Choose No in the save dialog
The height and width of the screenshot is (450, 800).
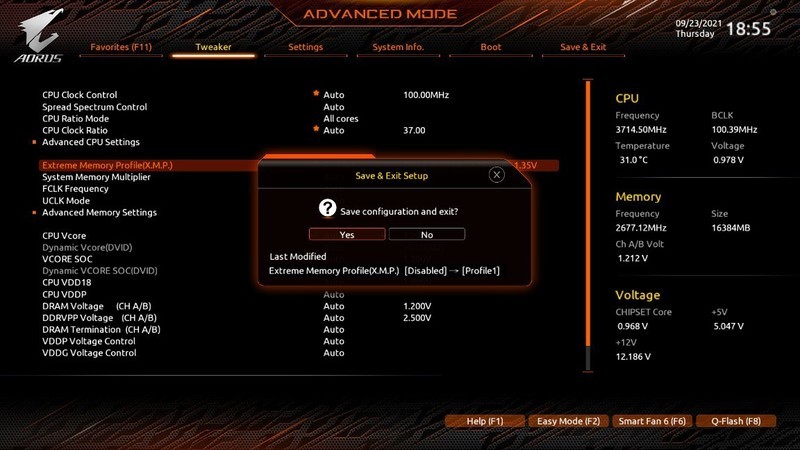pos(427,234)
